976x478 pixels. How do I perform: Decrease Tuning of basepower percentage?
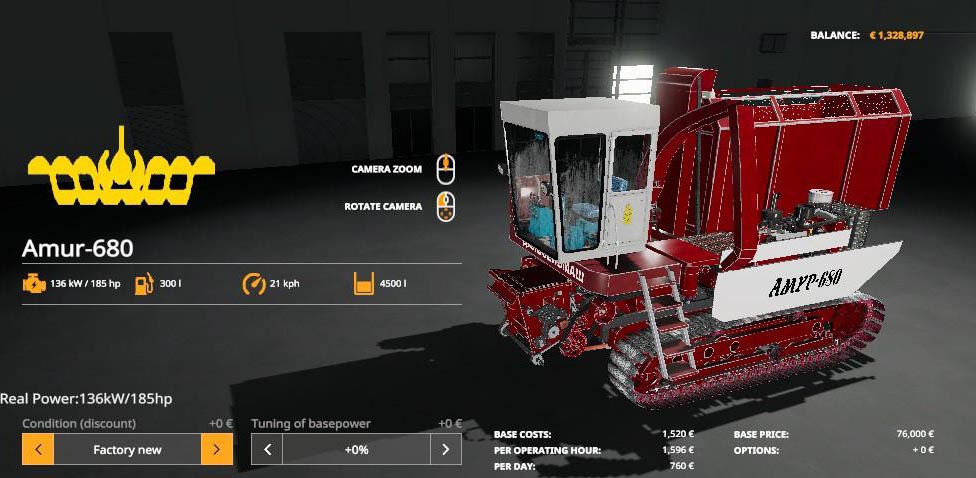point(267,450)
